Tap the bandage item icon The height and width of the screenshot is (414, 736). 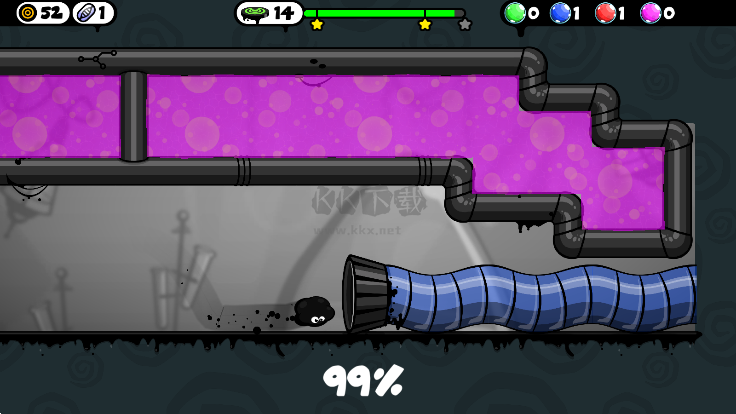[85, 13]
